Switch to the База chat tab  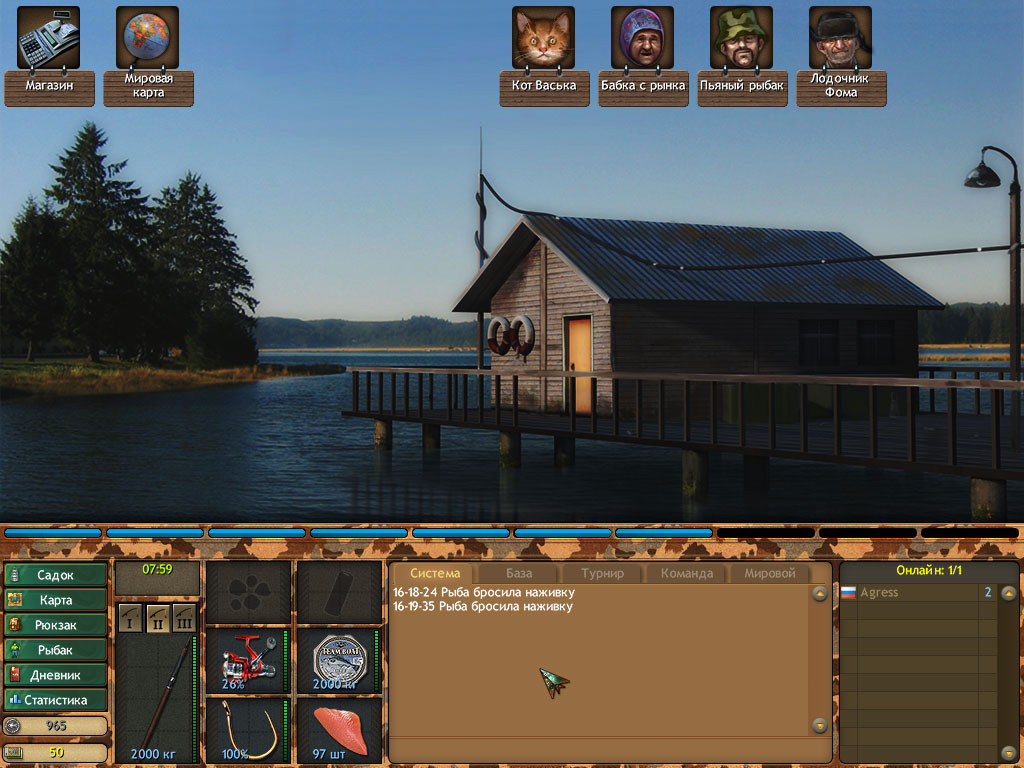pyautogui.click(x=518, y=574)
